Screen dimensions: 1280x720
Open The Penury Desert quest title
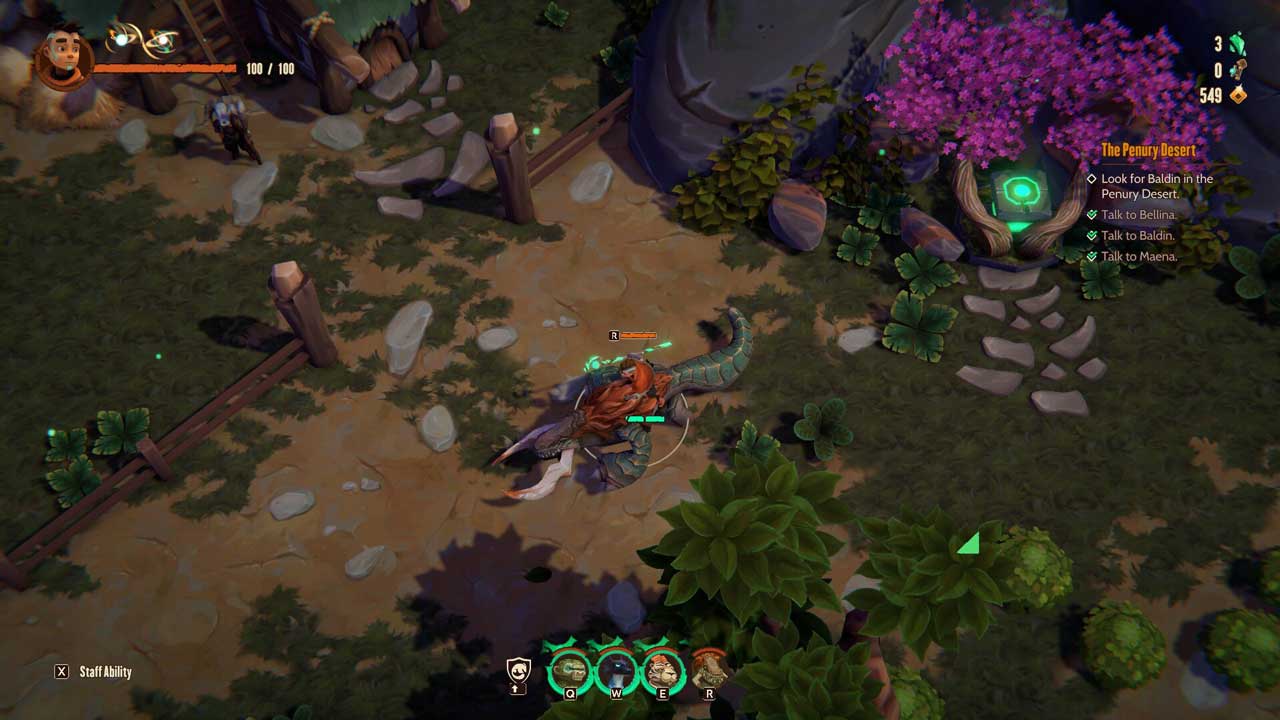point(1148,150)
